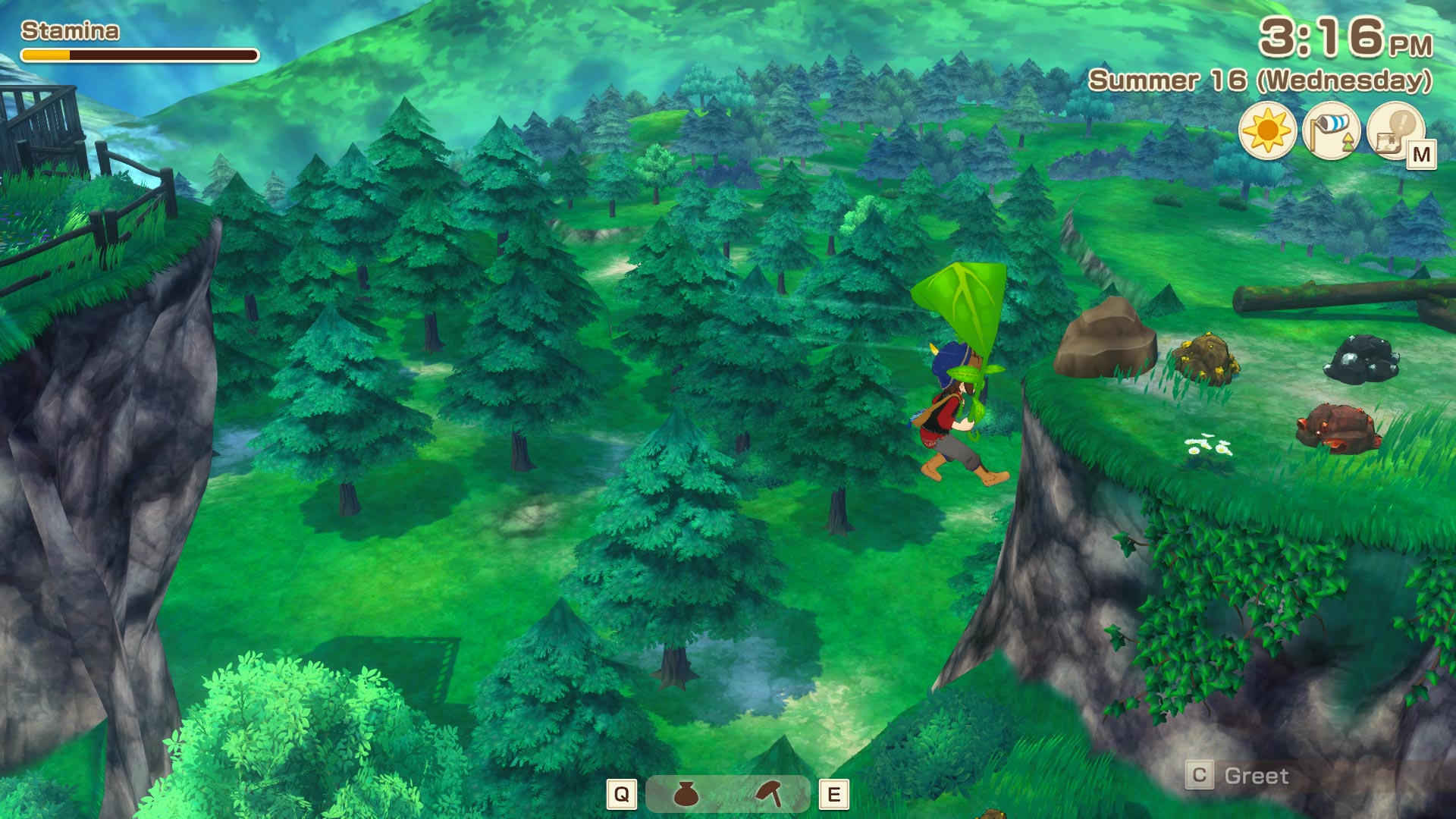Open the item bag pouch icon
The height and width of the screenshot is (819, 1456).
click(686, 794)
